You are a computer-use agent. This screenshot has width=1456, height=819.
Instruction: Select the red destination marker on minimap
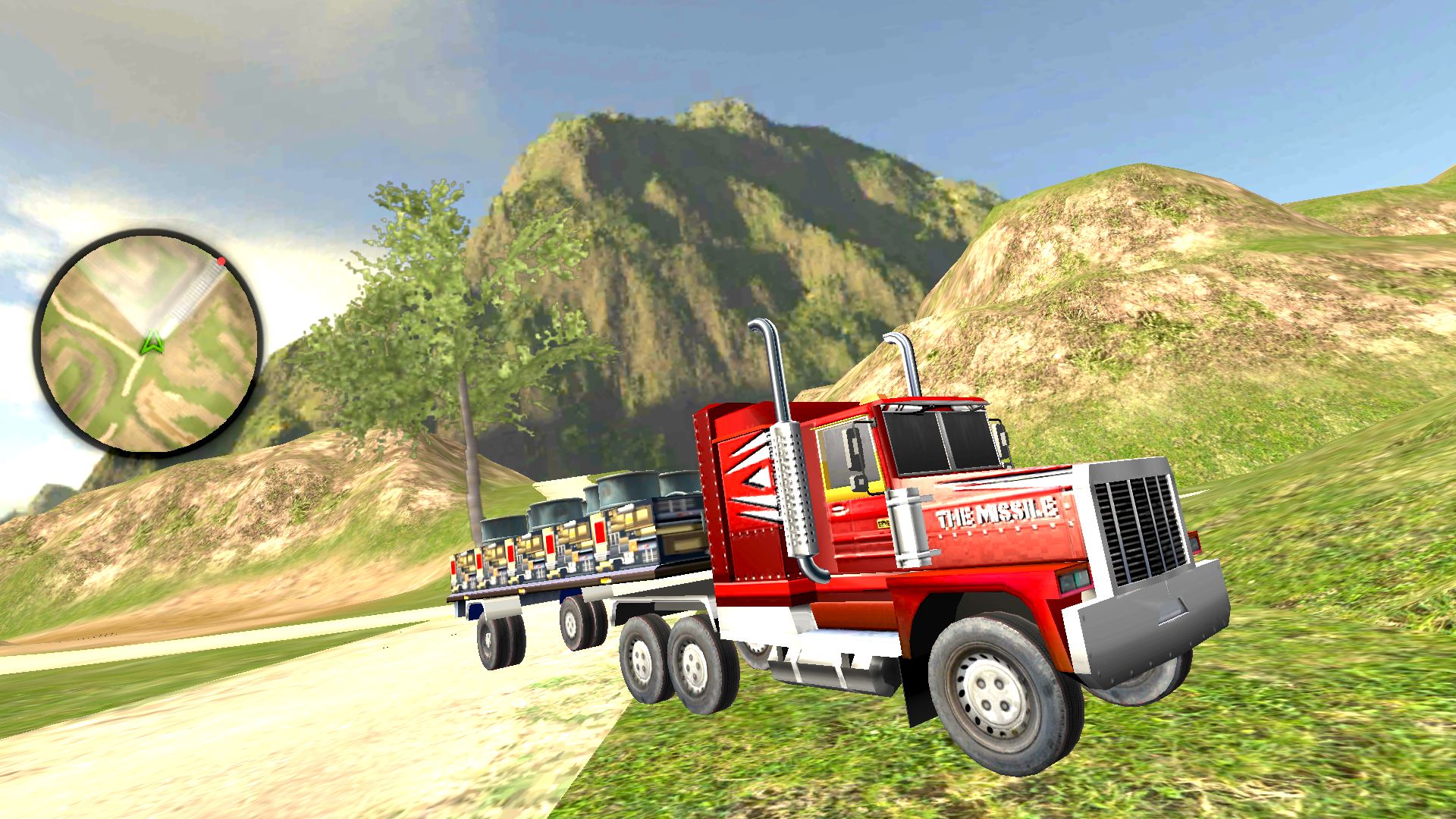click(x=221, y=262)
